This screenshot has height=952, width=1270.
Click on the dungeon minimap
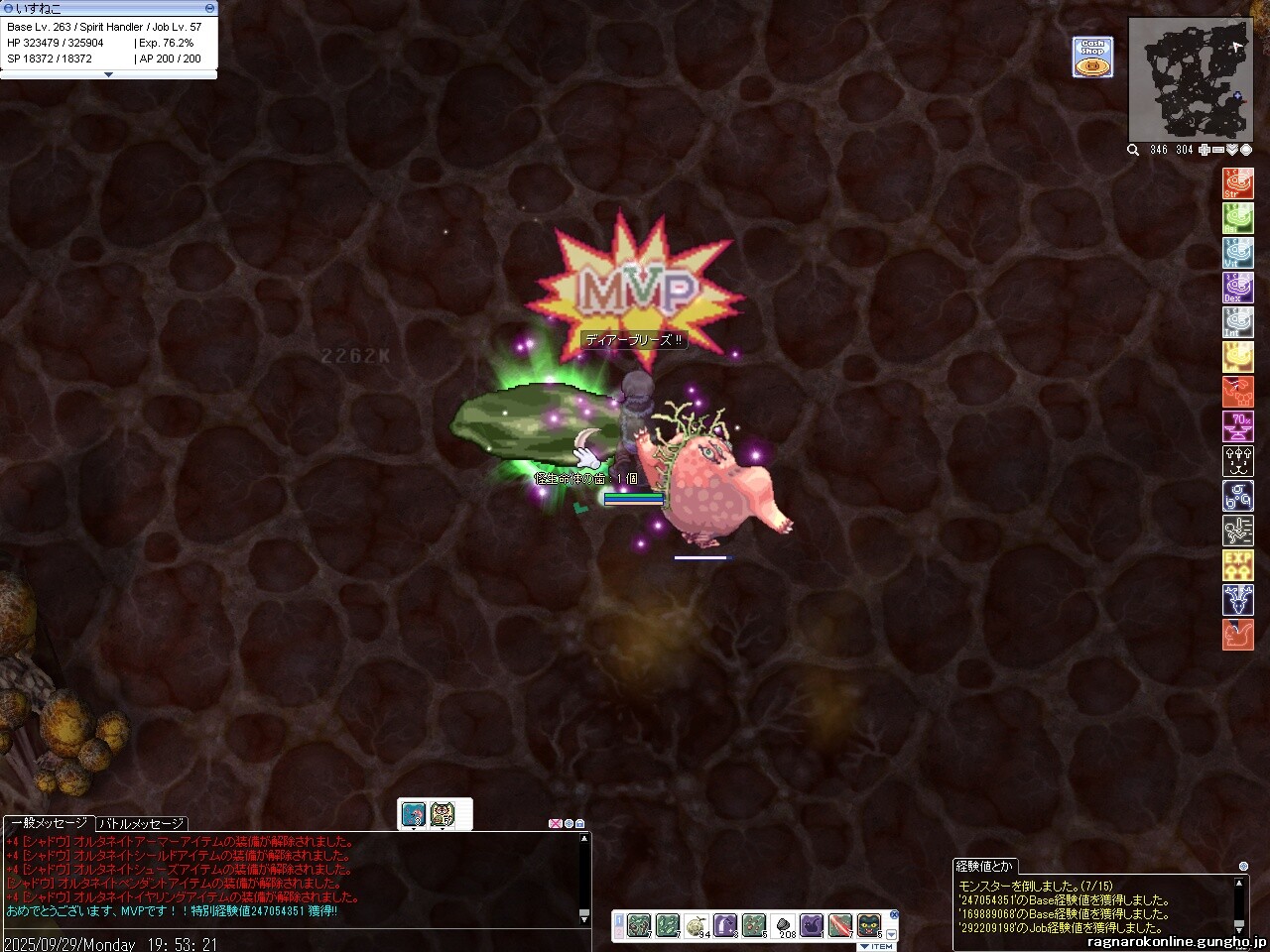pos(1190,79)
